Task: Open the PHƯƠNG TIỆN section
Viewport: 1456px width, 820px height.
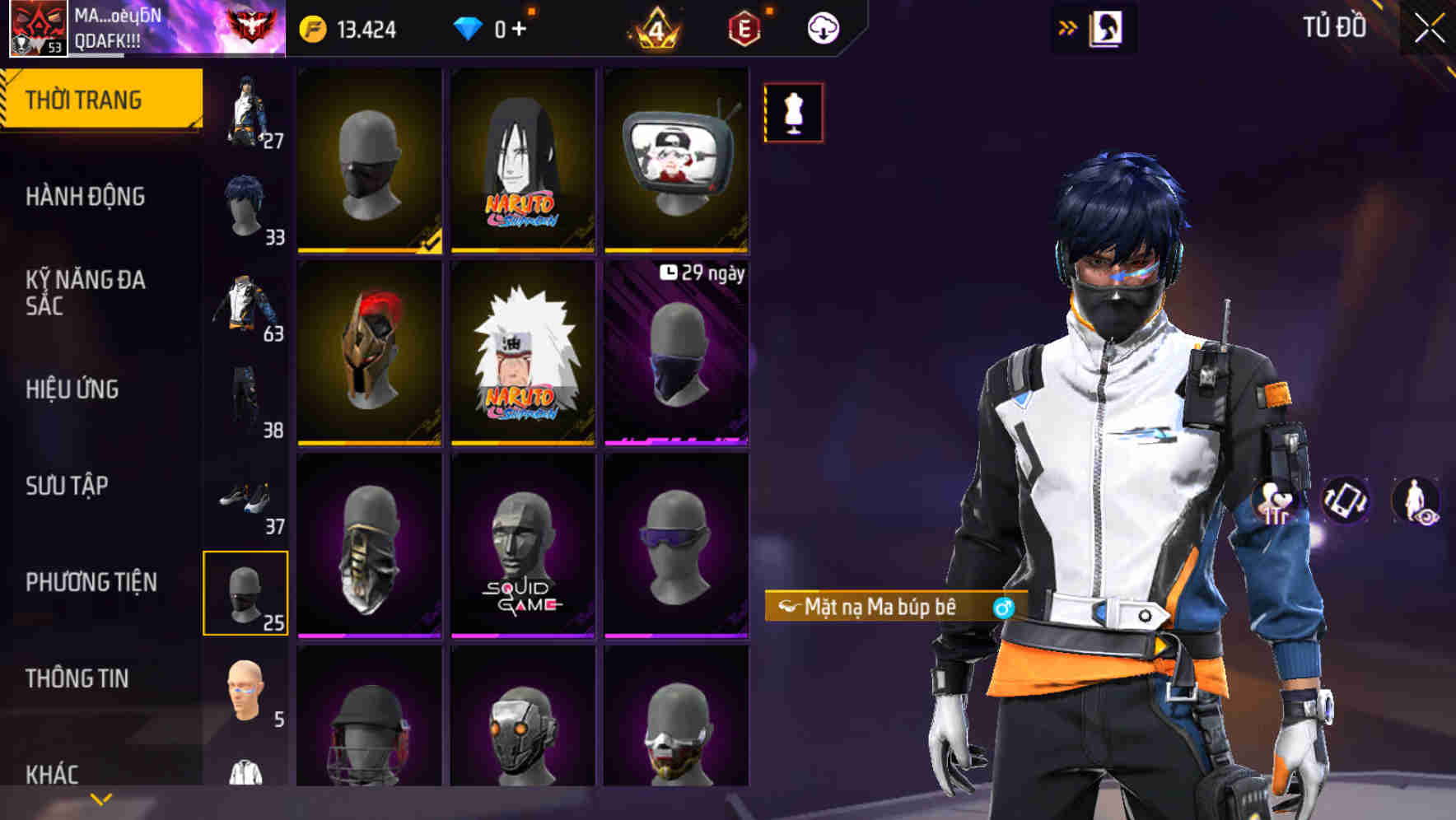Action: (x=91, y=581)
